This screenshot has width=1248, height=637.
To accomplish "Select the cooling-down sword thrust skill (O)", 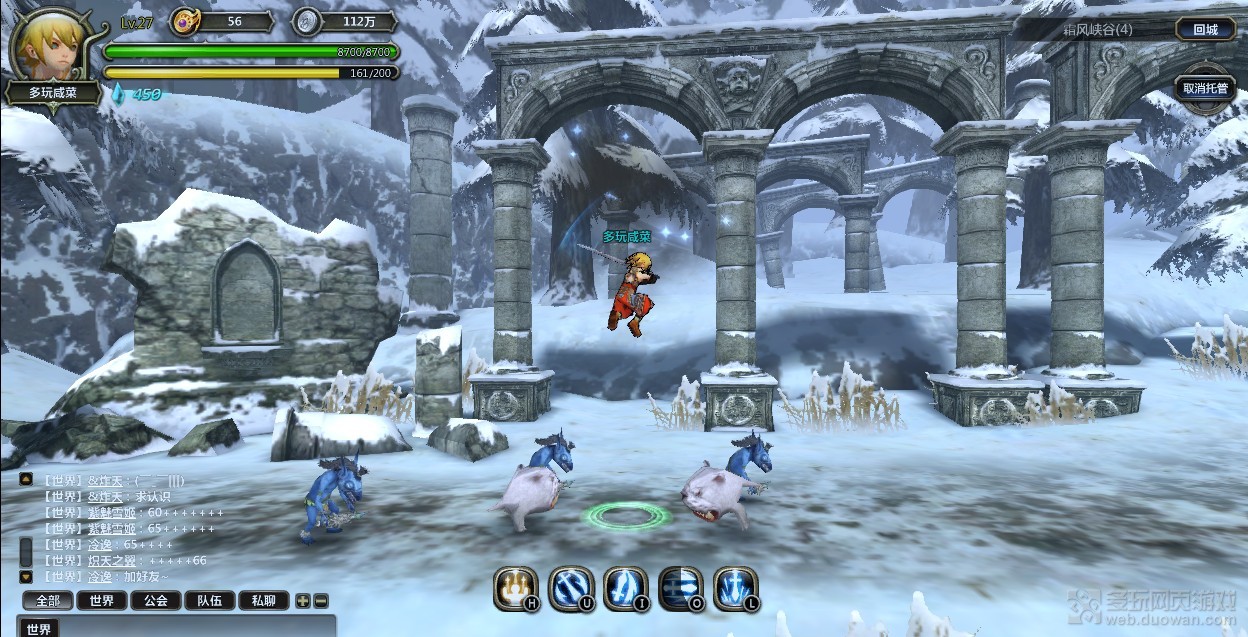I will pos(681,588).
